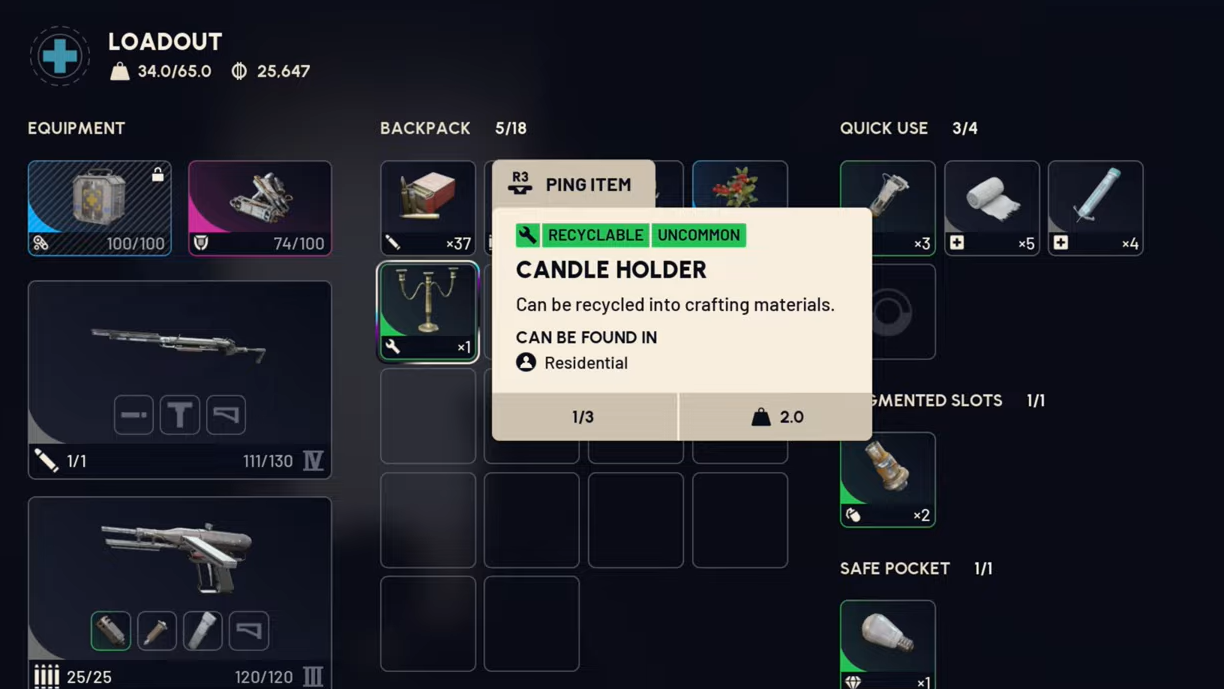Open the augmented slot item stack
This screenshot has height=689, width=1224.
tap(887, 479)
